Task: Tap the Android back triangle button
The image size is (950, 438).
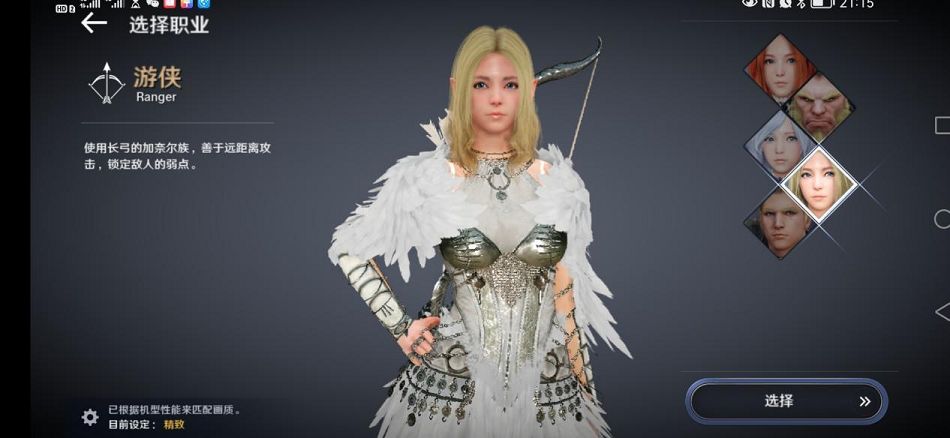Action: [941, 312]
